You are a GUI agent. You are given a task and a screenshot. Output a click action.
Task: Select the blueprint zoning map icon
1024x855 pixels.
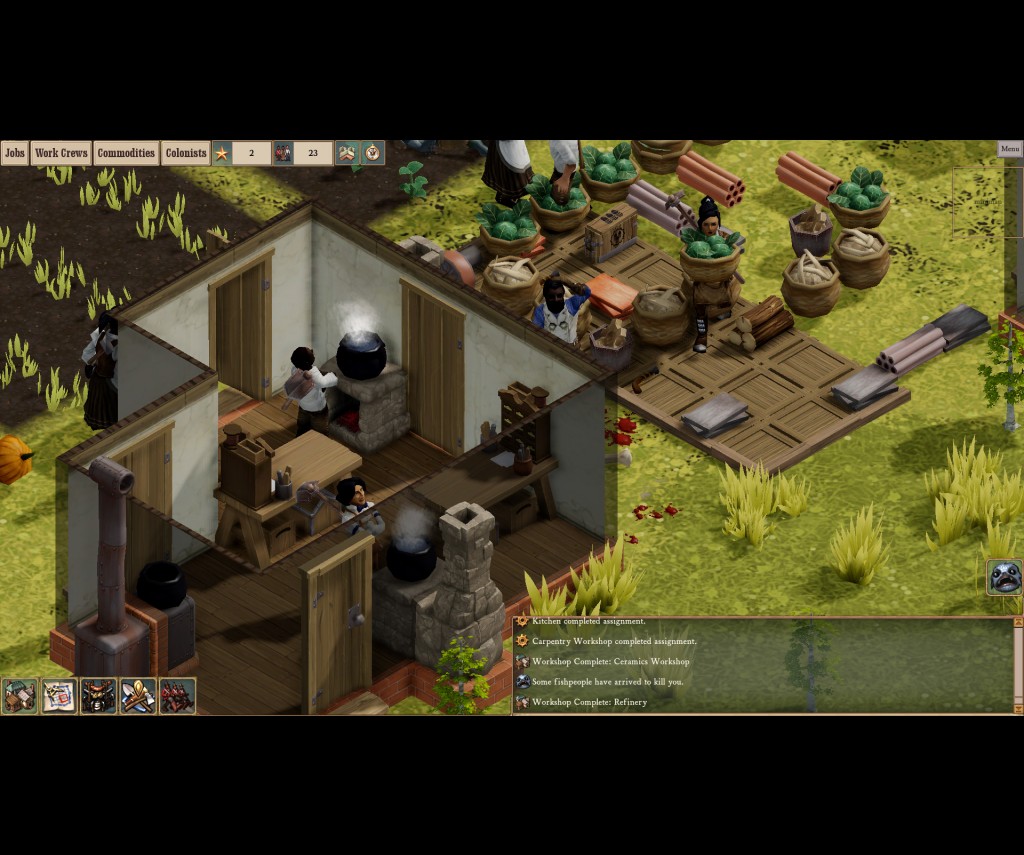59,696
